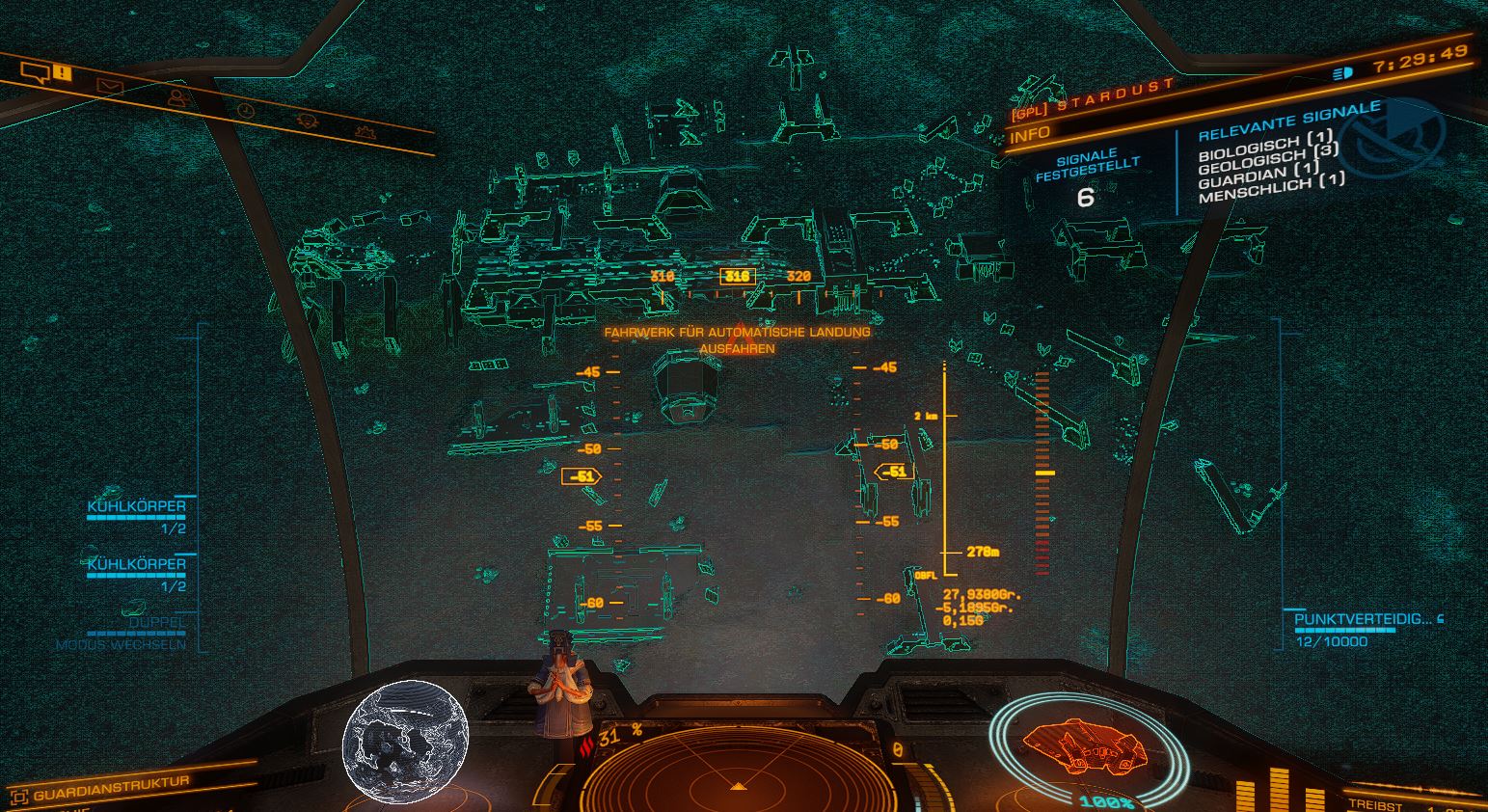Click the planet hologram globe
This screenshot has width=1488, height=812.
tap(406, 738)
